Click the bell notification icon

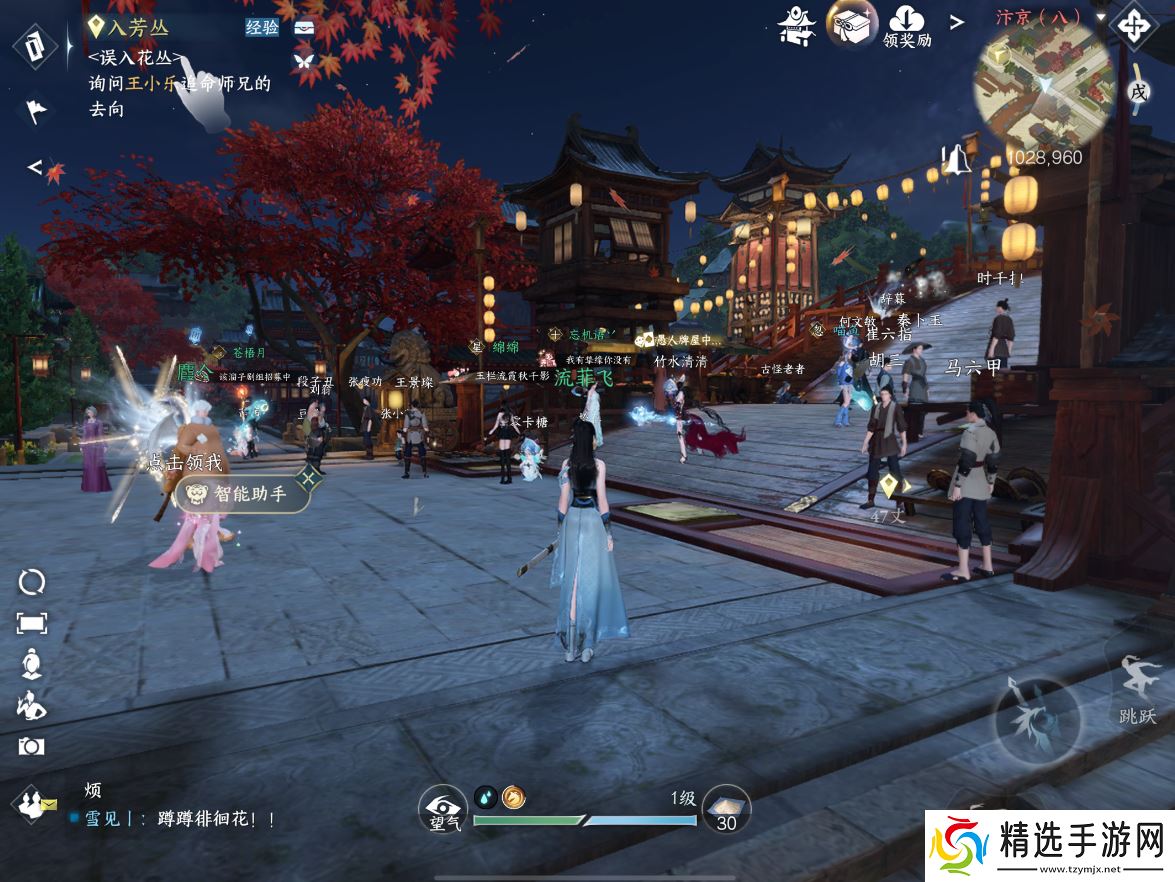[x=956, y=159]
